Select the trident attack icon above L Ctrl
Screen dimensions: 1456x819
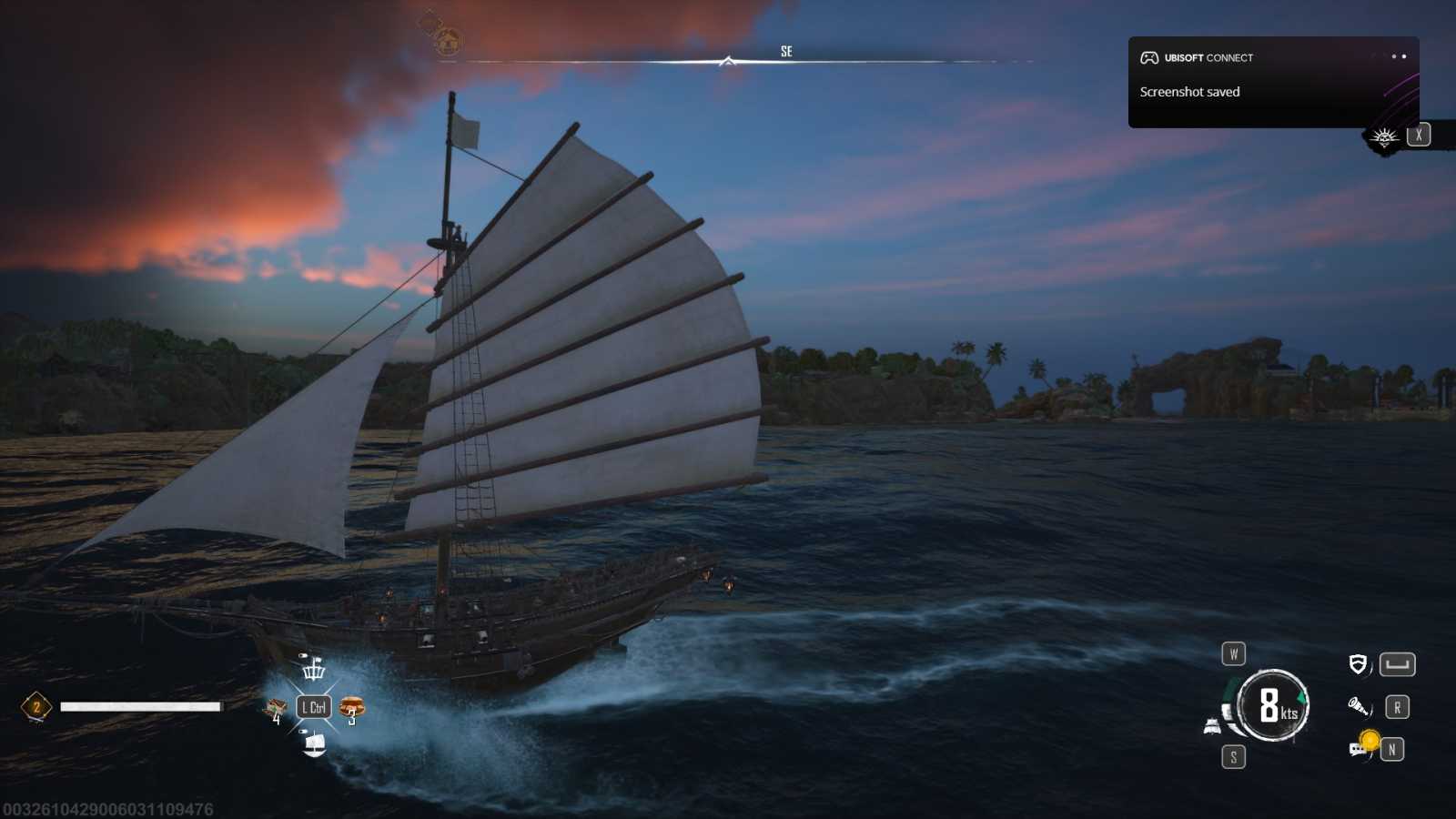coord(314,672)
